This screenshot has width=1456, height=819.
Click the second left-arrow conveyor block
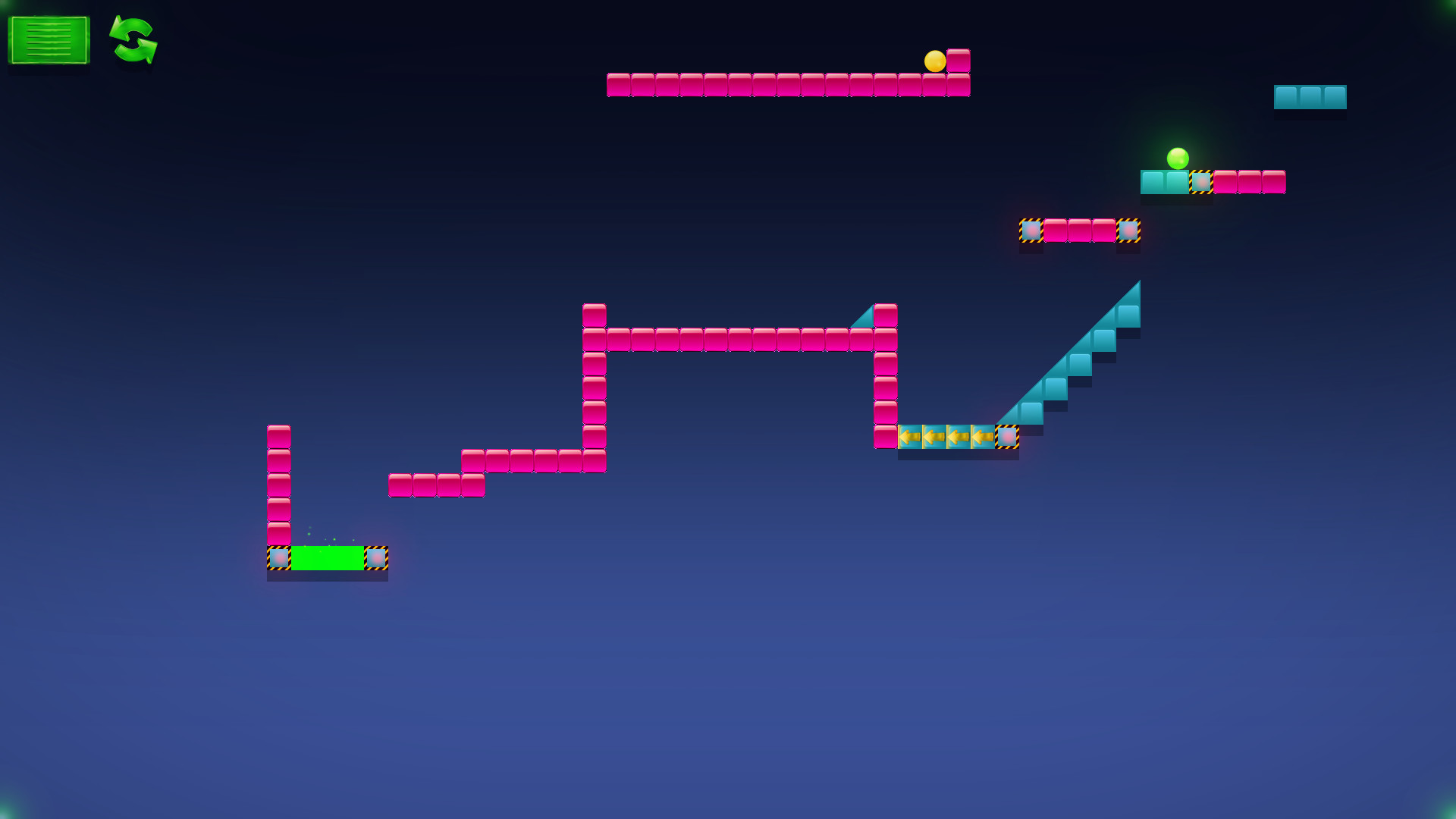pyautogui.click(x=934, y=437)
